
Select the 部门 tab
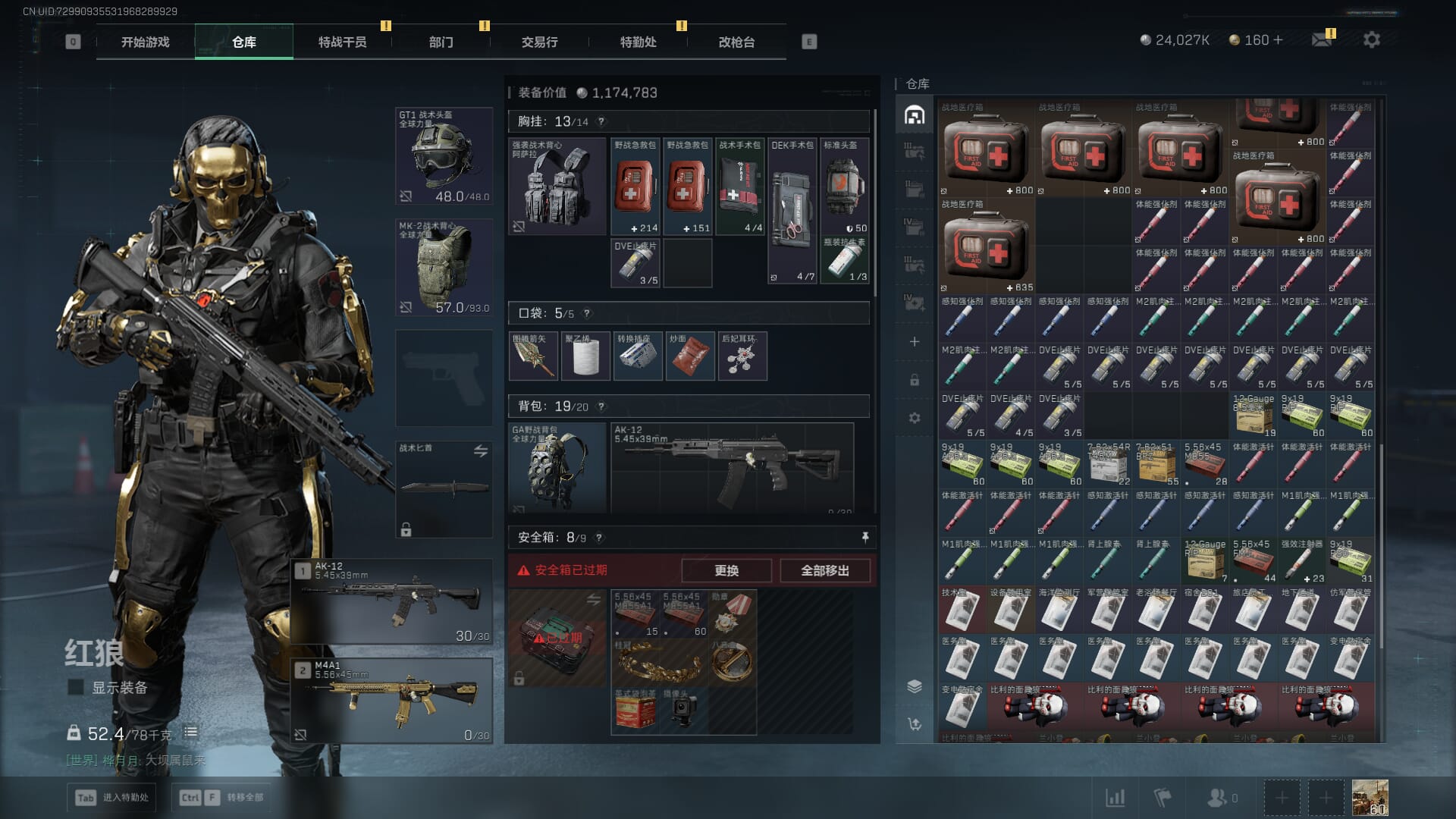[441, 42]
